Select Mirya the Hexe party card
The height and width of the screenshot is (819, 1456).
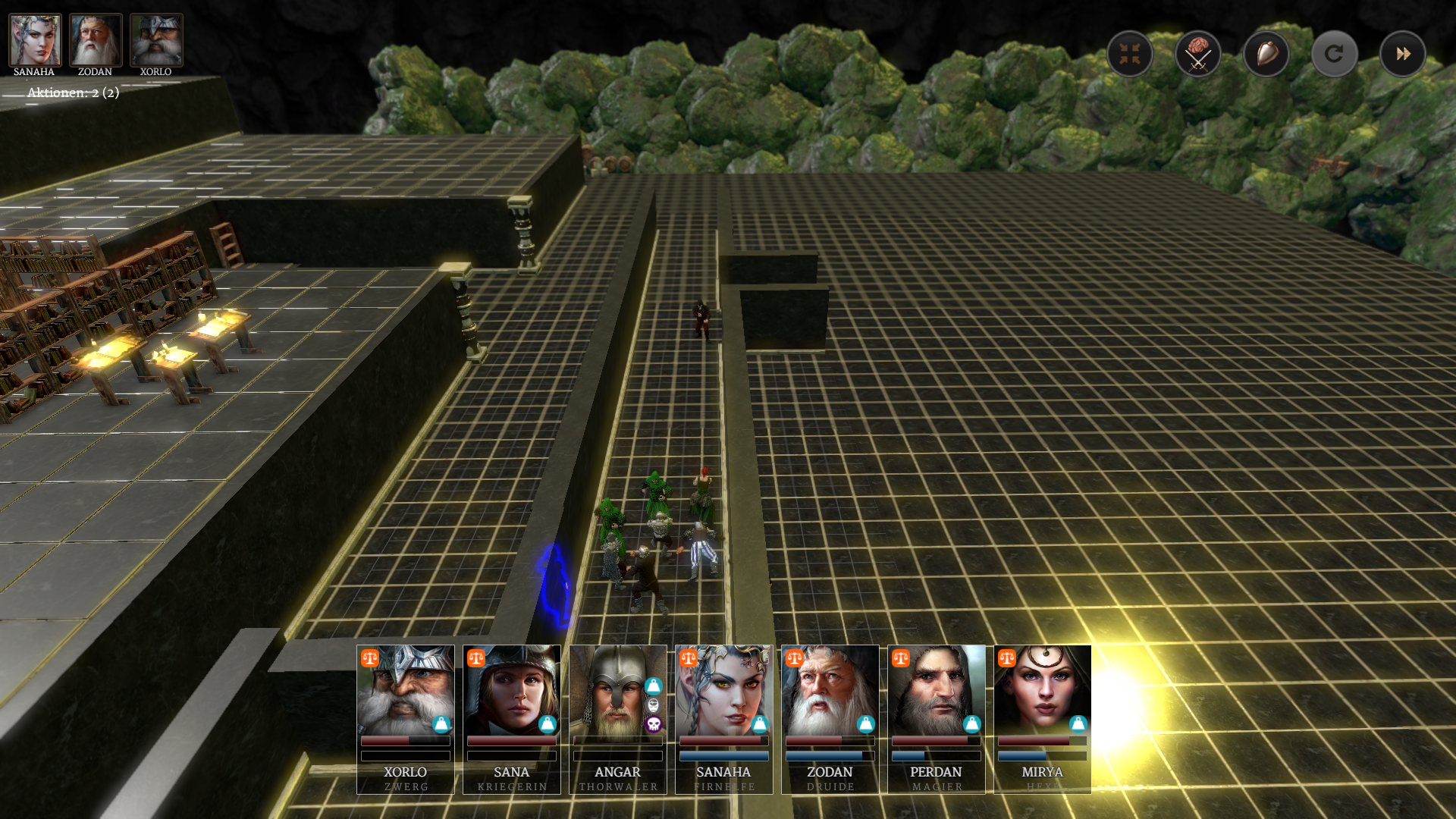[1043, 718]
